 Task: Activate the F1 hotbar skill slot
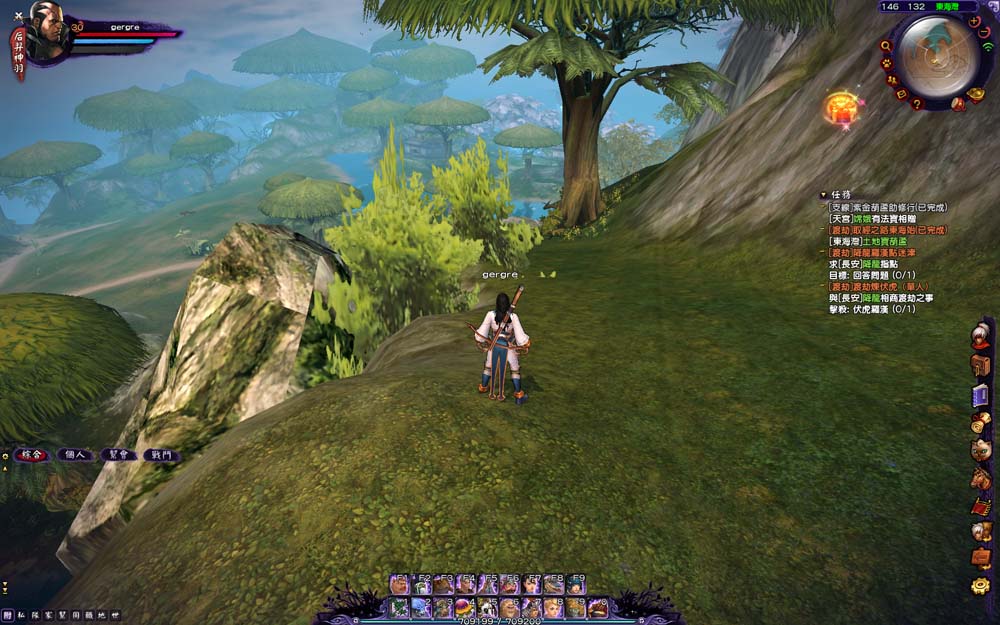tap(399, 584)
